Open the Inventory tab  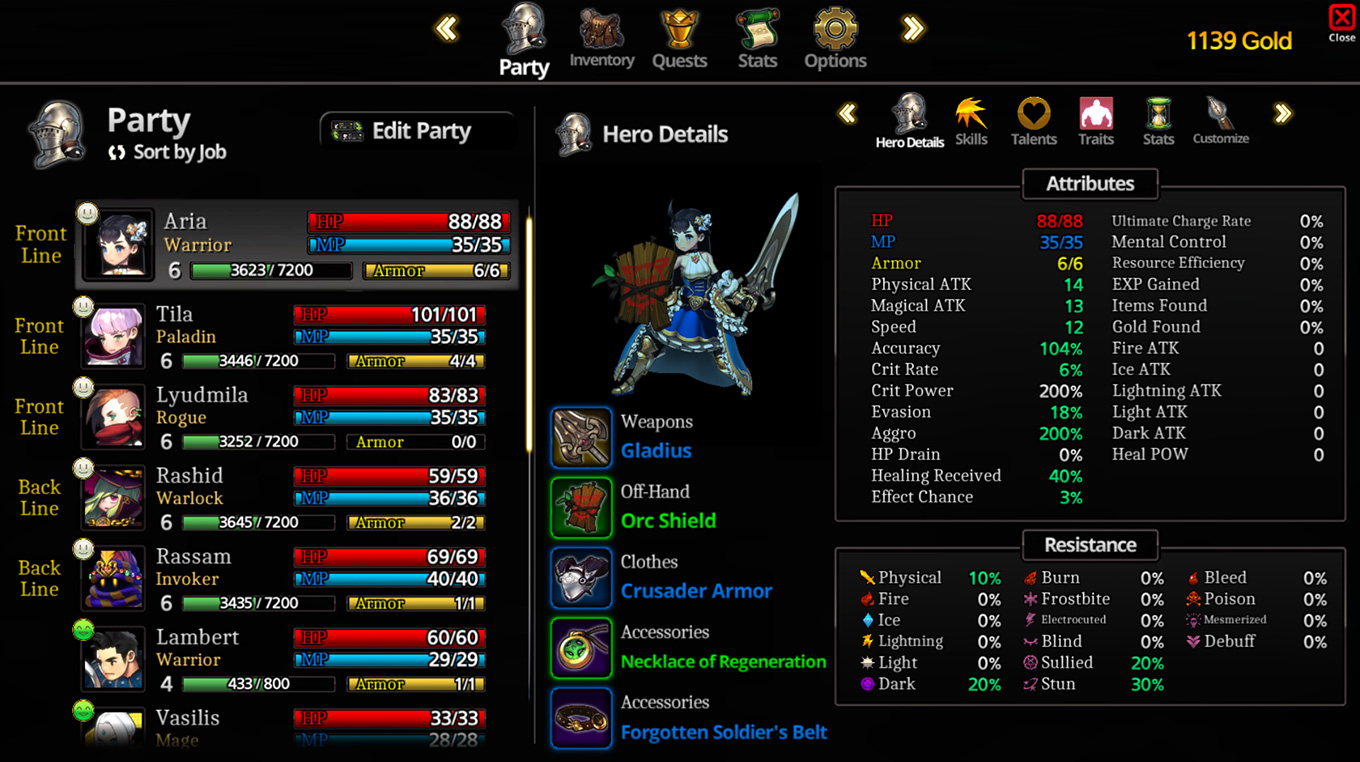point(601,40)
